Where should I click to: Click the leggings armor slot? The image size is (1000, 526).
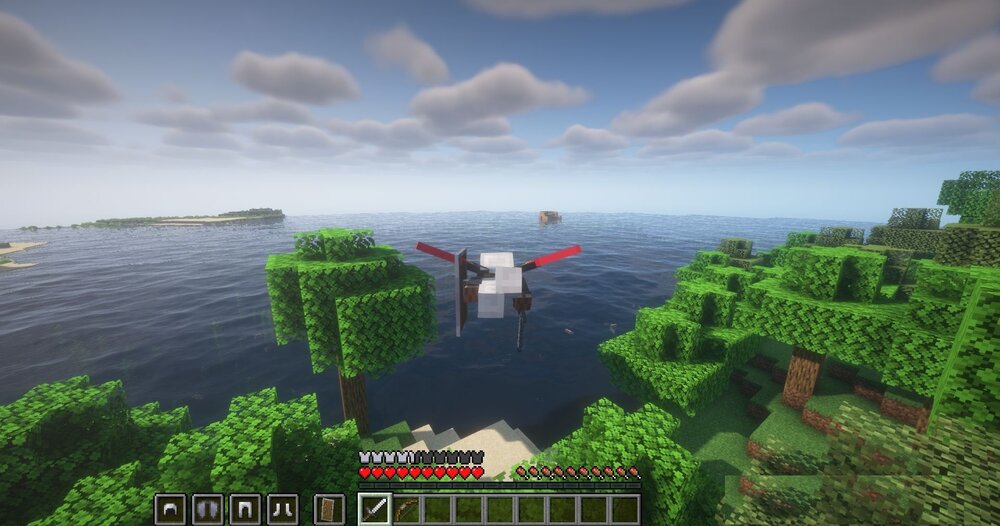tap(245, 509)
